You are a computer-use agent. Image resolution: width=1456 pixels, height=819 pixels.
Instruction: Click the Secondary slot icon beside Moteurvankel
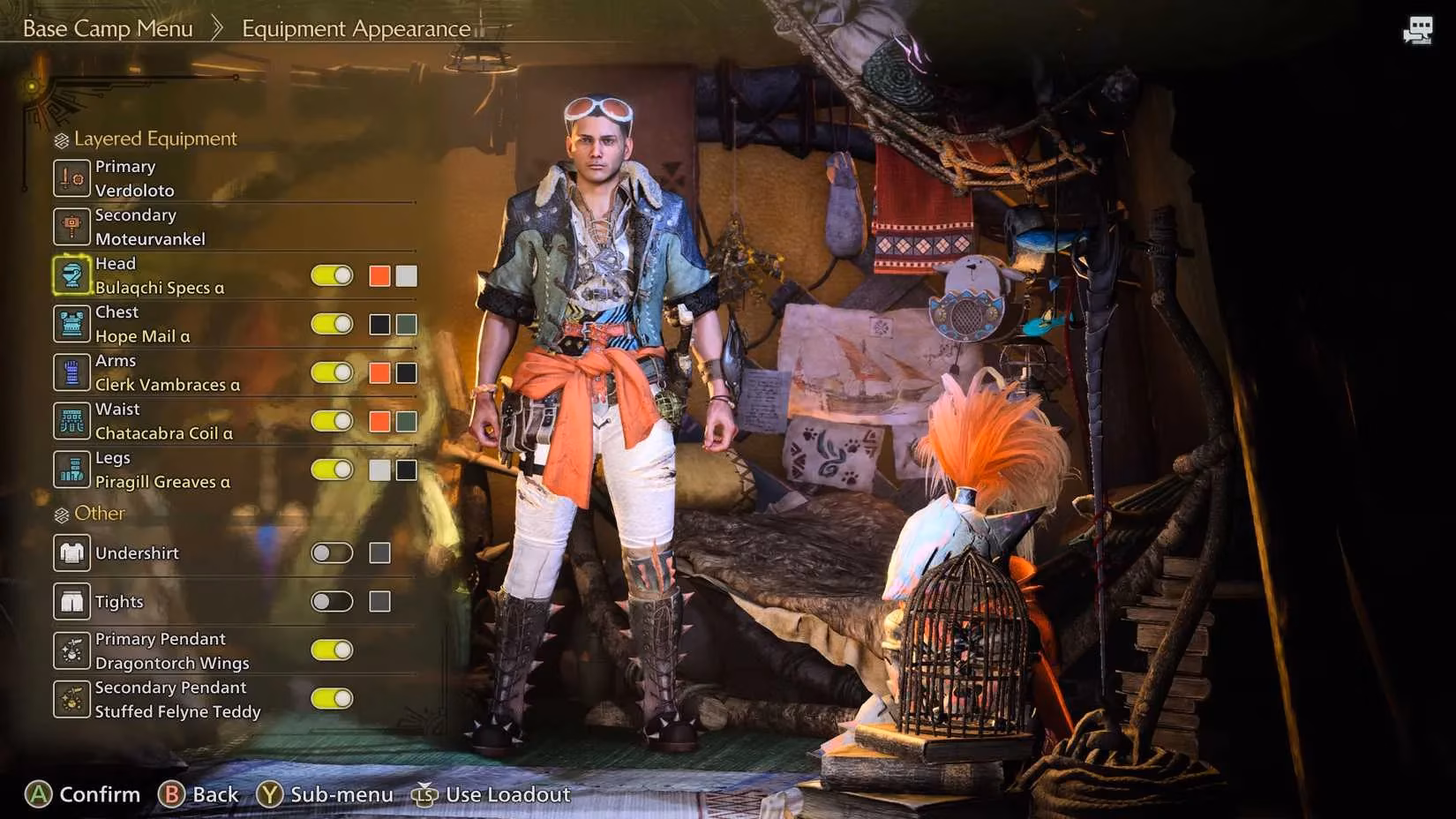(x=71, y=226)
